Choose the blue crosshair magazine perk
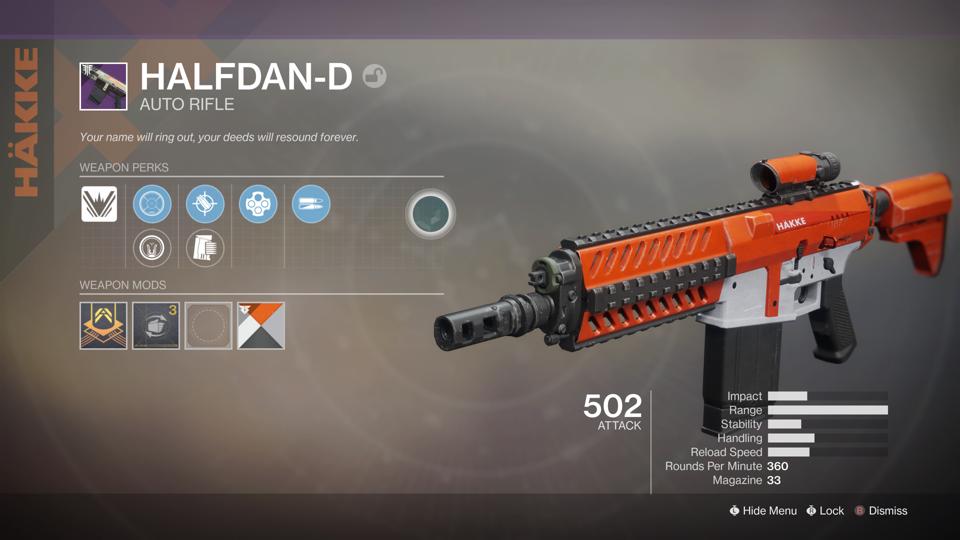 205,204
